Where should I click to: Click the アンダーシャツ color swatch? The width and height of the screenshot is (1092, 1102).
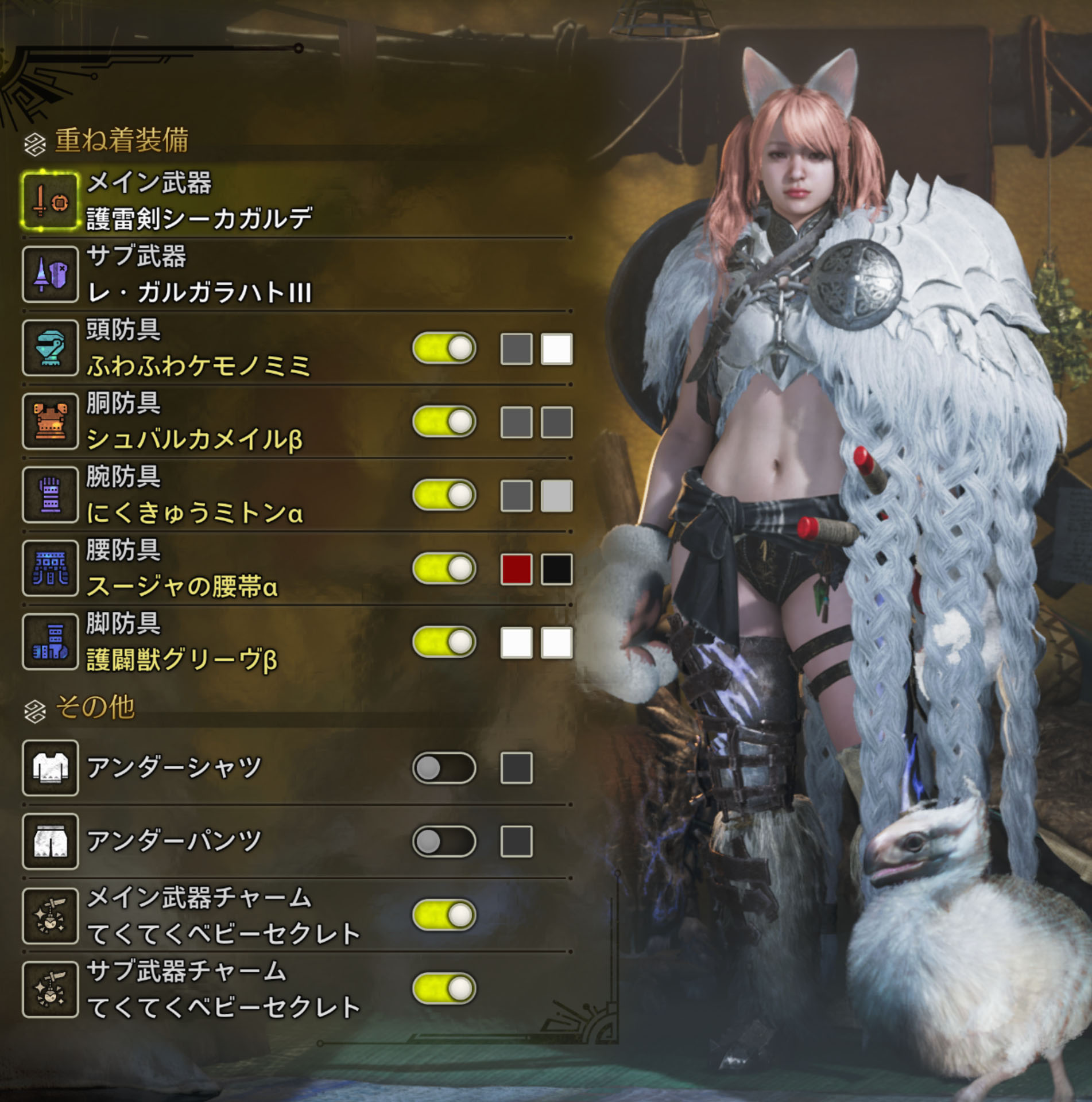(x=516, y=768)
